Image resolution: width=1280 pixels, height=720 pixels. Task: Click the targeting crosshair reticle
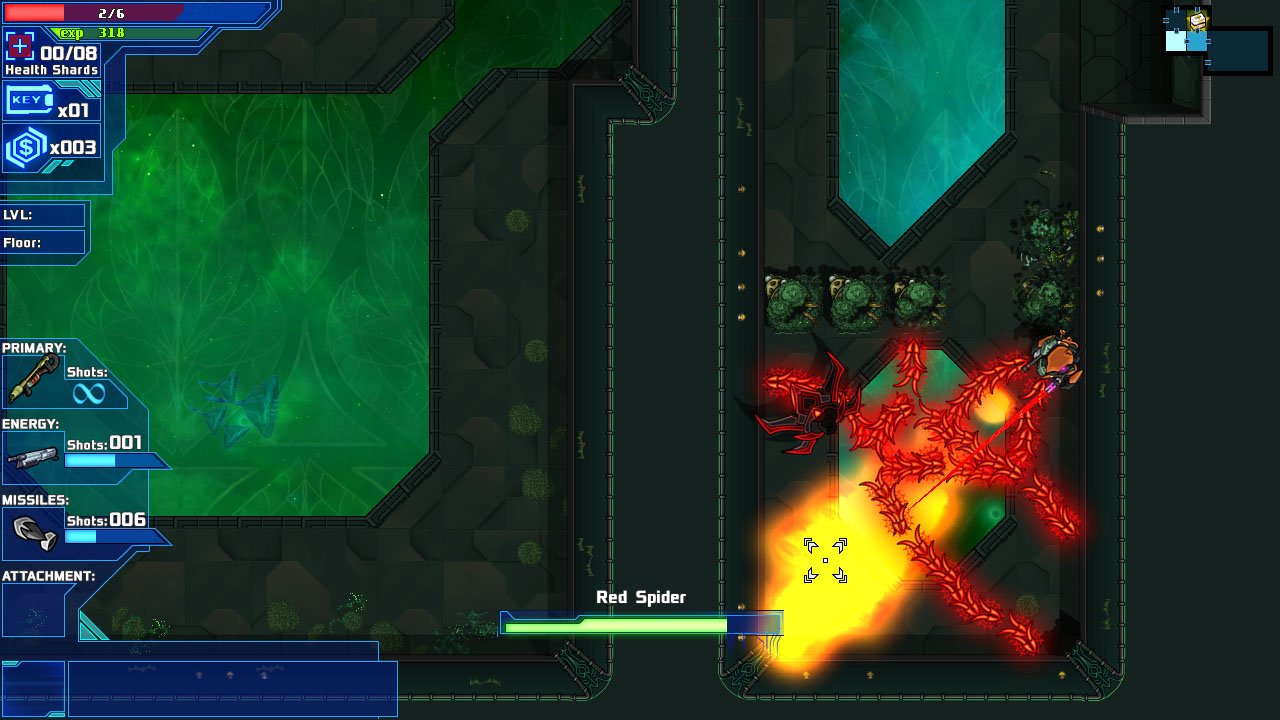click(x=824, y=561)
